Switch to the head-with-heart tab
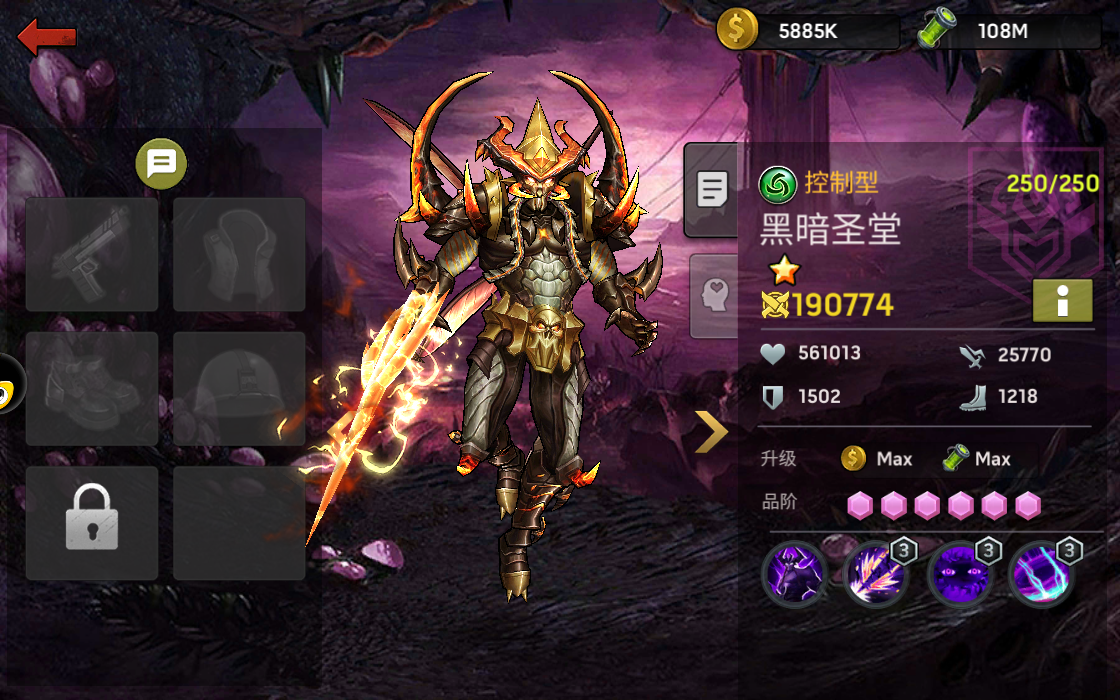1120x700 pixels. pyautogui.click(x=715, y=295)
